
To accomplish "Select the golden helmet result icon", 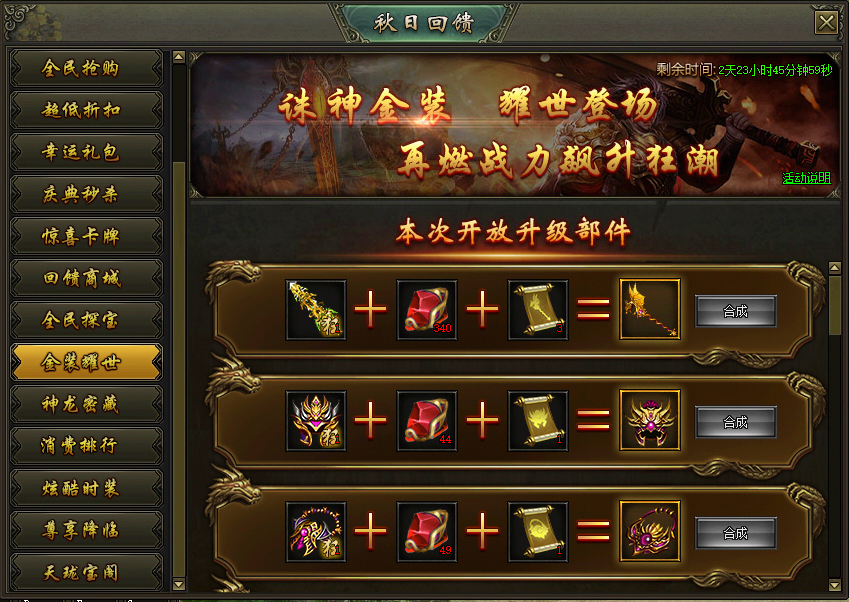I will [649, 420].
